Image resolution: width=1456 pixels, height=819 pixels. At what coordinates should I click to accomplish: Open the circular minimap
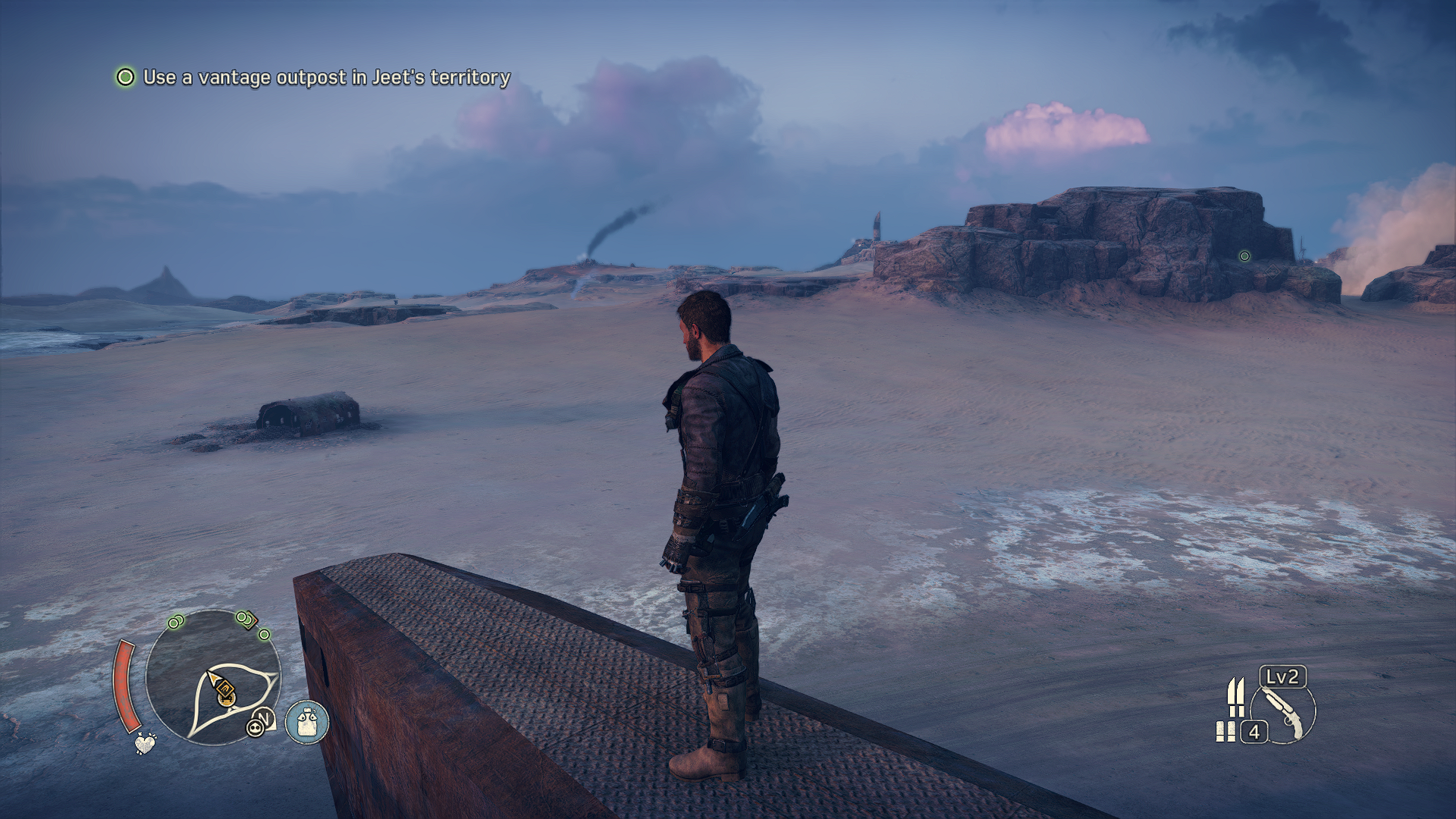[213, 677]
